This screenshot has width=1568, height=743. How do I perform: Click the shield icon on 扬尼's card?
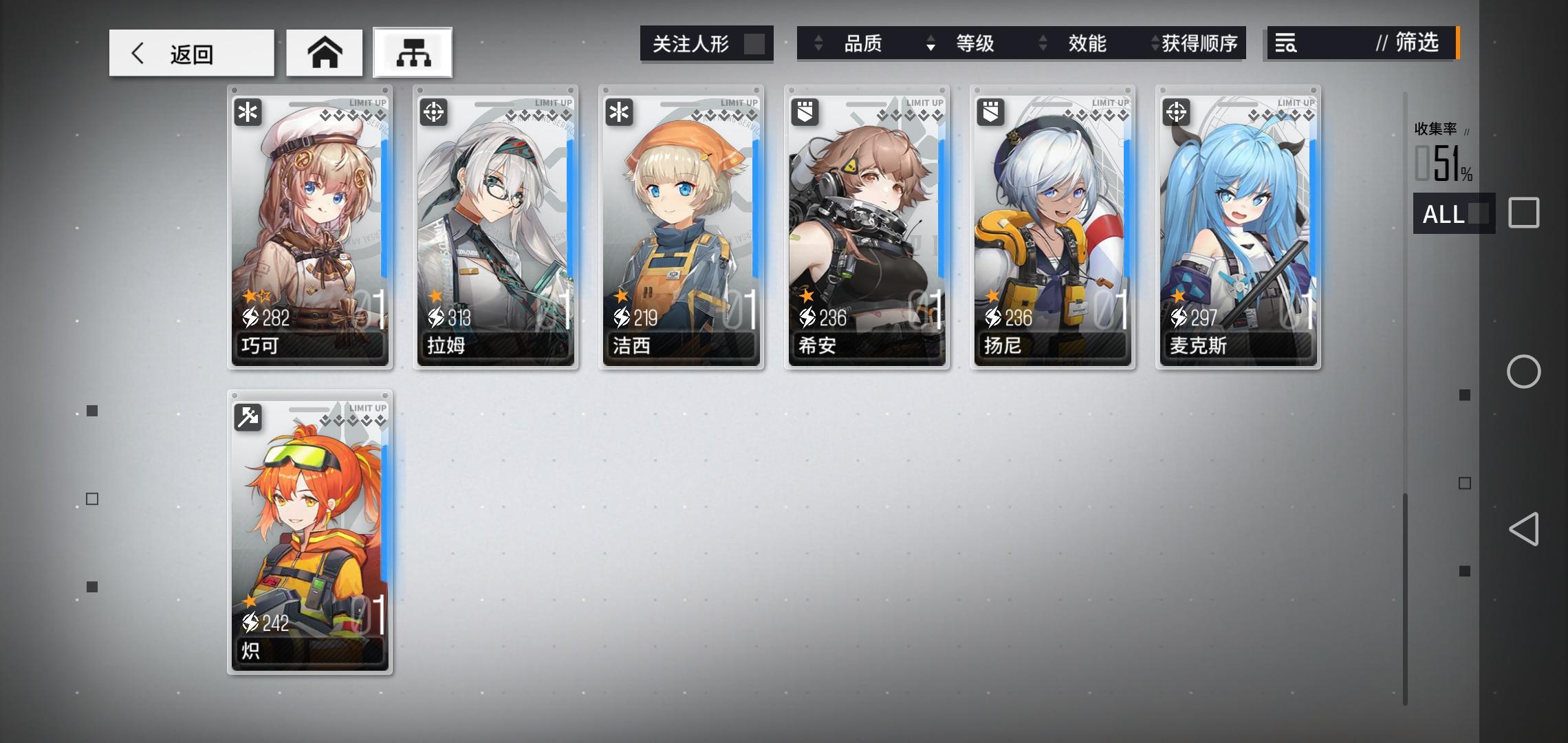(x=990, y=112)
